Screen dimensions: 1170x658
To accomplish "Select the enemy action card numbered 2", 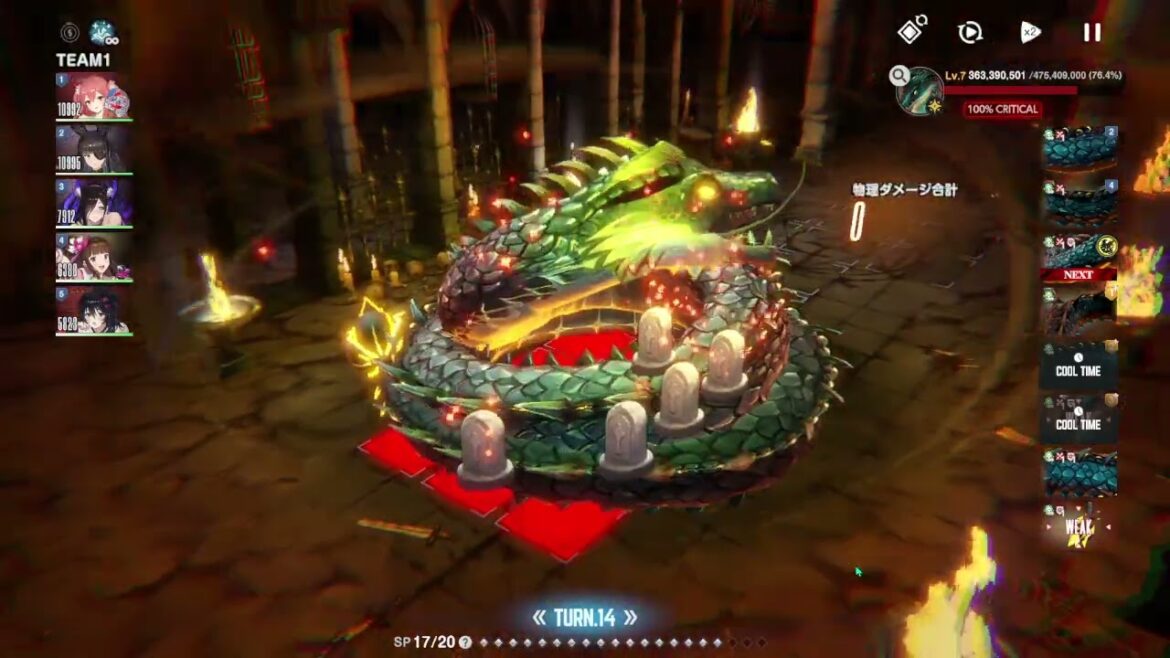I will [1080, 148].
